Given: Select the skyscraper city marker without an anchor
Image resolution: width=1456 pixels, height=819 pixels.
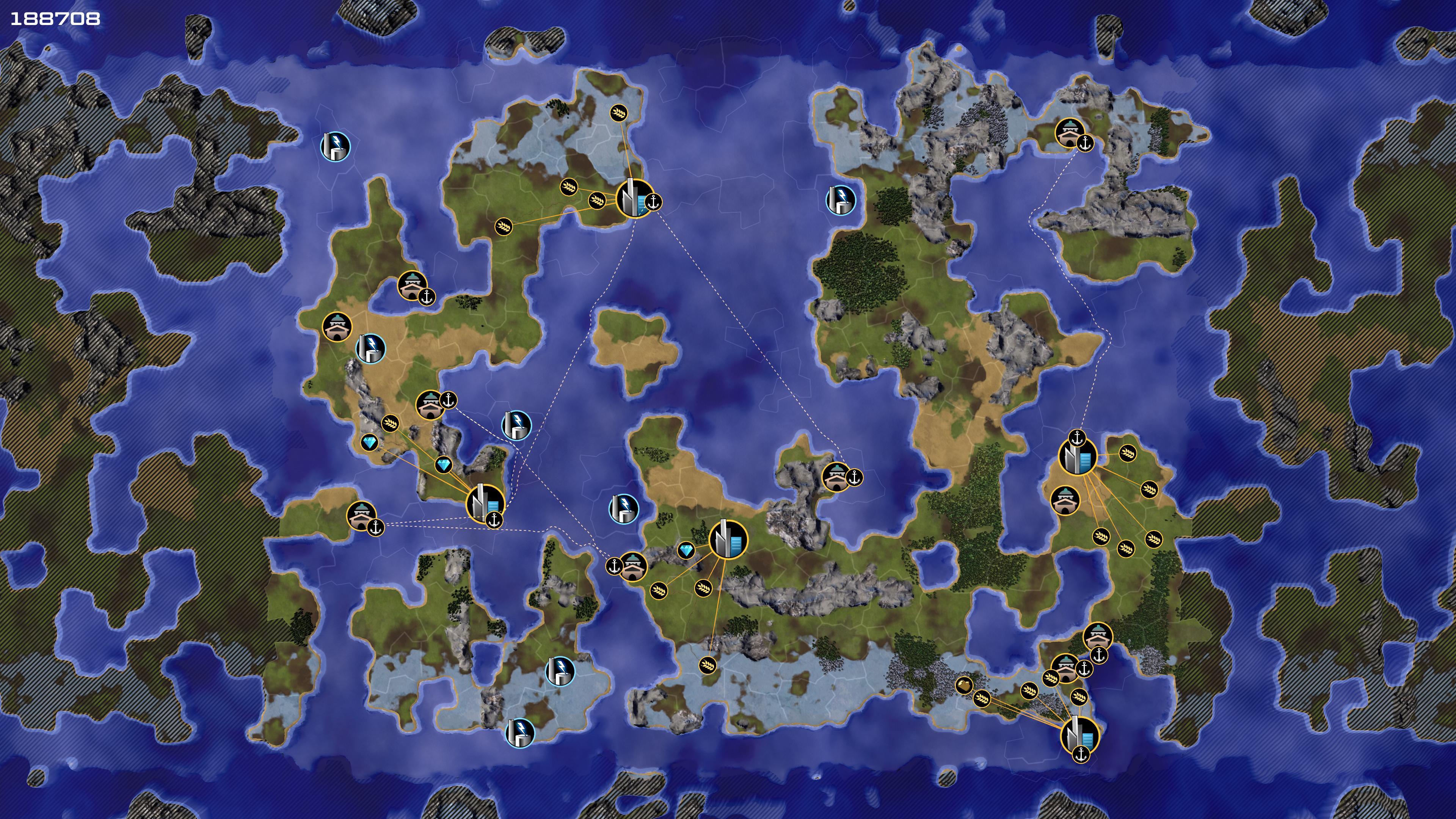Looking at the screenshot, I should pos(728,540).
